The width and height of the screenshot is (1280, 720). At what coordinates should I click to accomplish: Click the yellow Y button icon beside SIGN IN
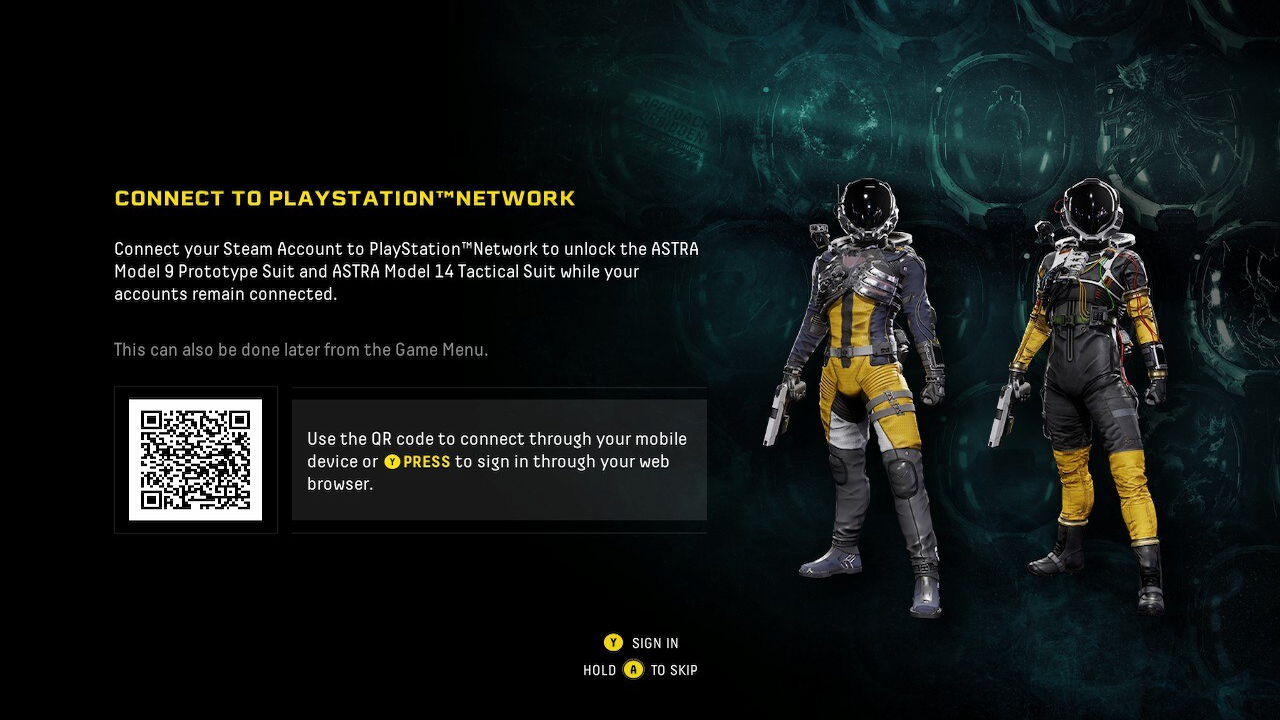point(612,643)
